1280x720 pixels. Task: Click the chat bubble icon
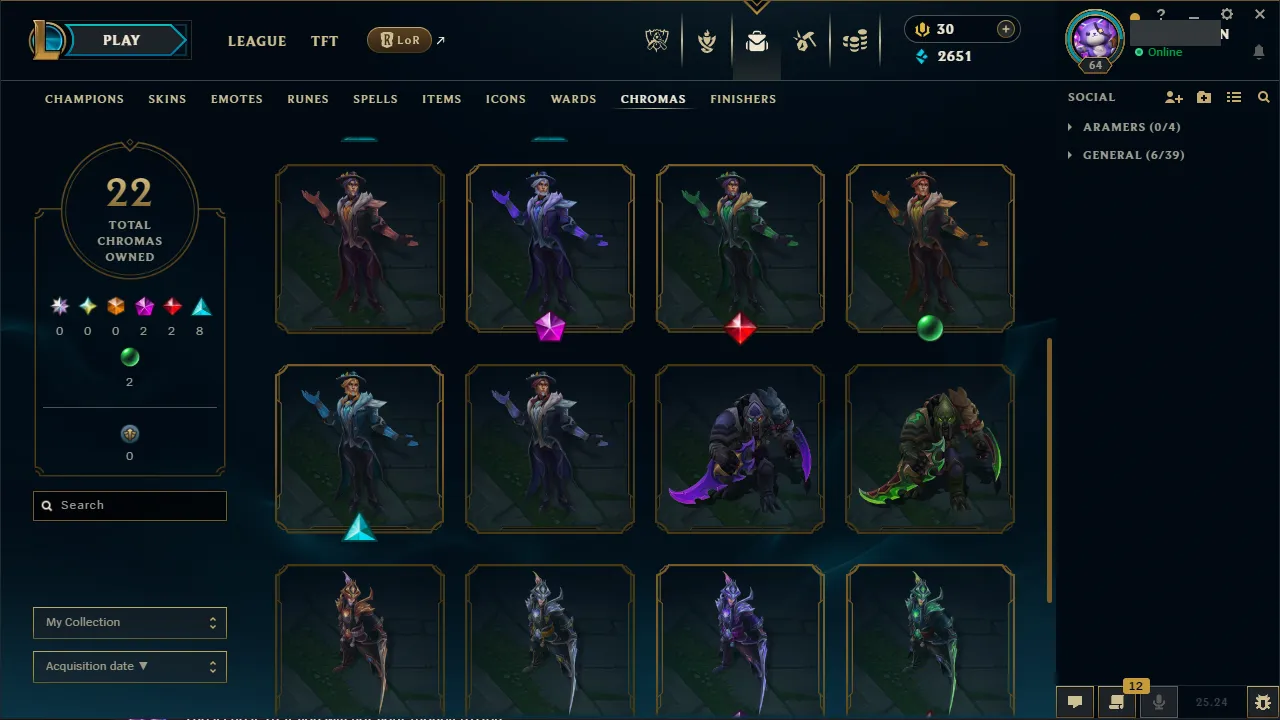pos(1075,702)
